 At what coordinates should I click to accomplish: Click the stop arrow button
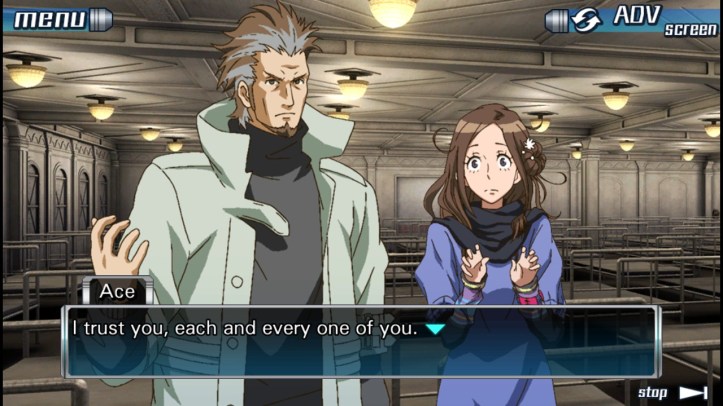692,392
